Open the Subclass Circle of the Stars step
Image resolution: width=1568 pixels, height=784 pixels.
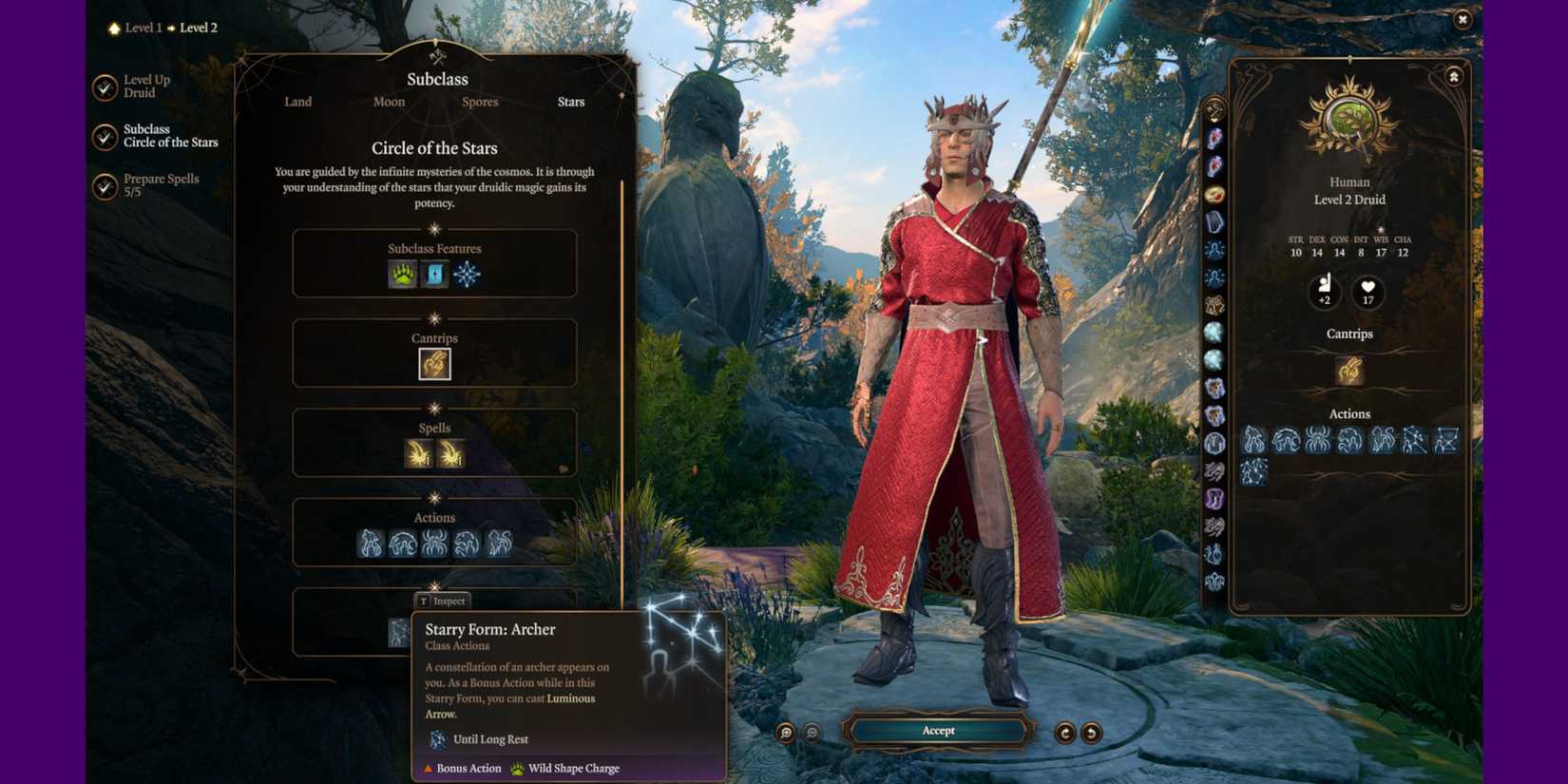tap(169, 136)
